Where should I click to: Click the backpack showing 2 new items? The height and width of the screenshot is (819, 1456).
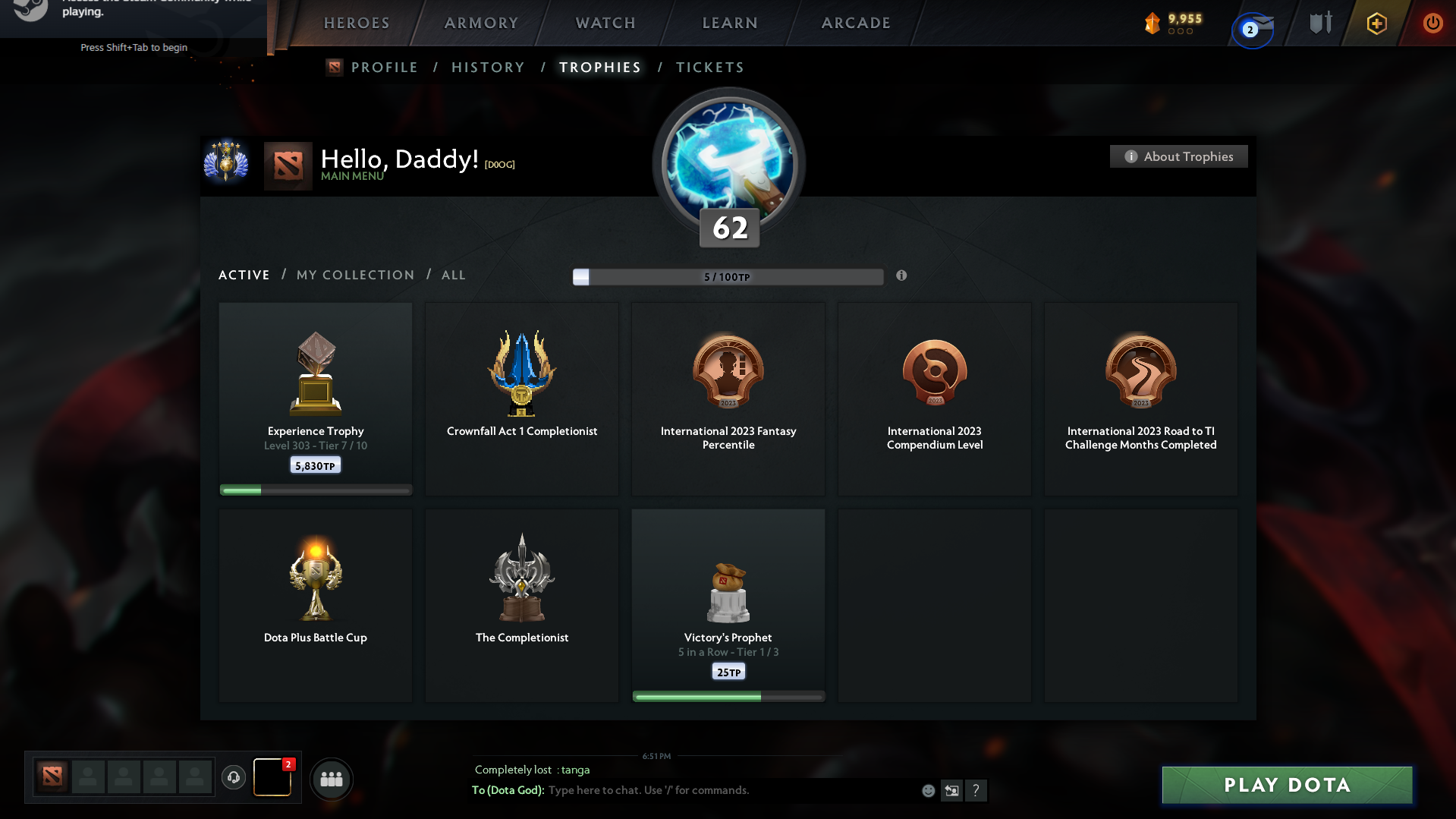point(272,779)
